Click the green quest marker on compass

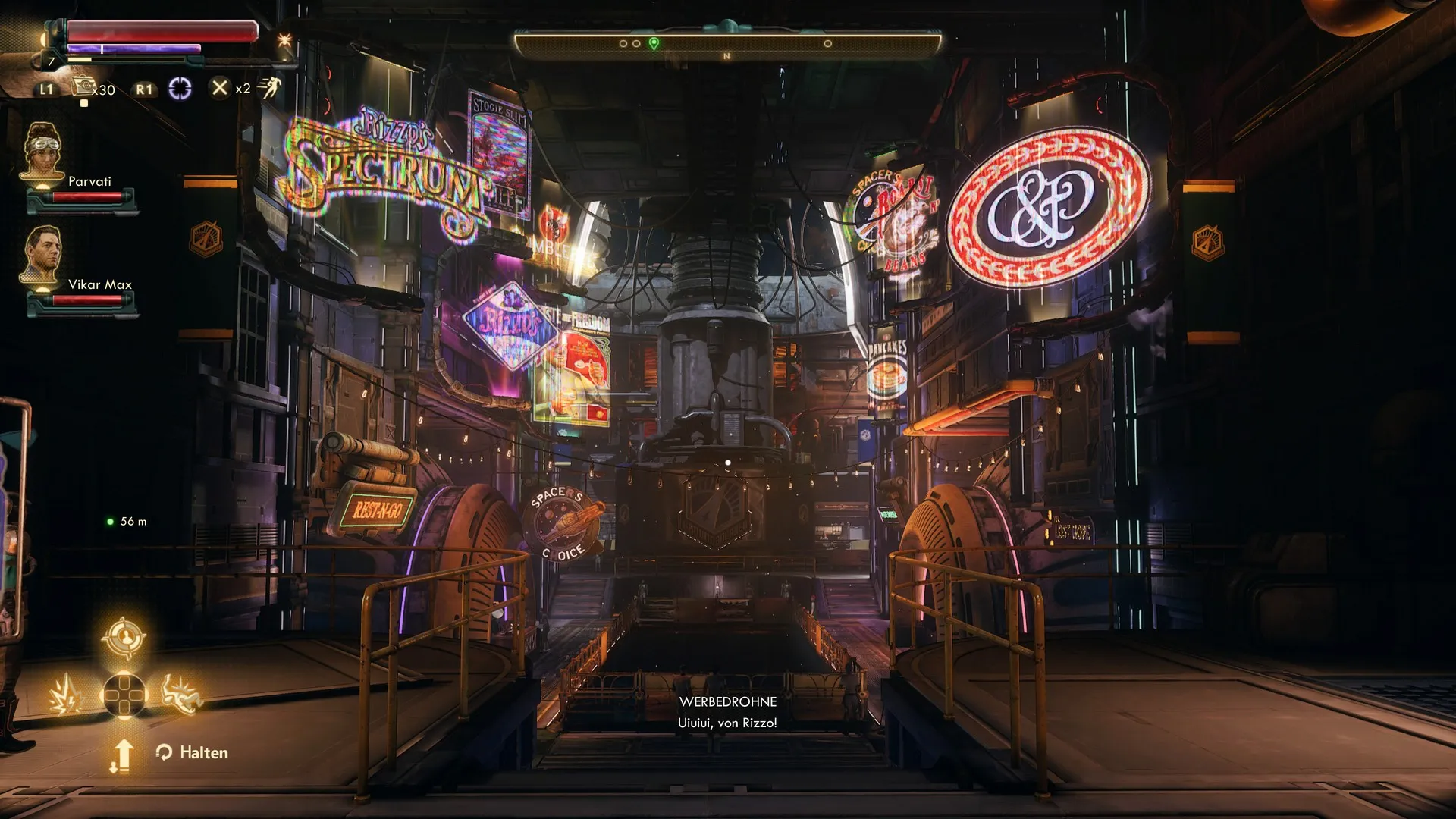pyautogui.click(x=654, y=44)
